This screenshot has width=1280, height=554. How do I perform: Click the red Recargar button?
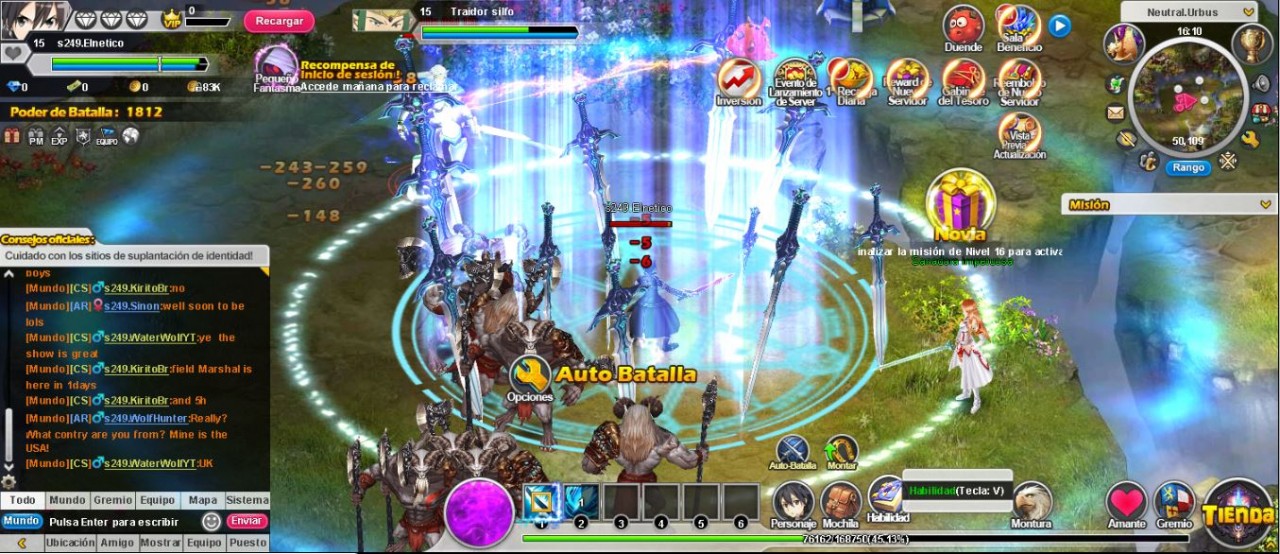(278, 21)
